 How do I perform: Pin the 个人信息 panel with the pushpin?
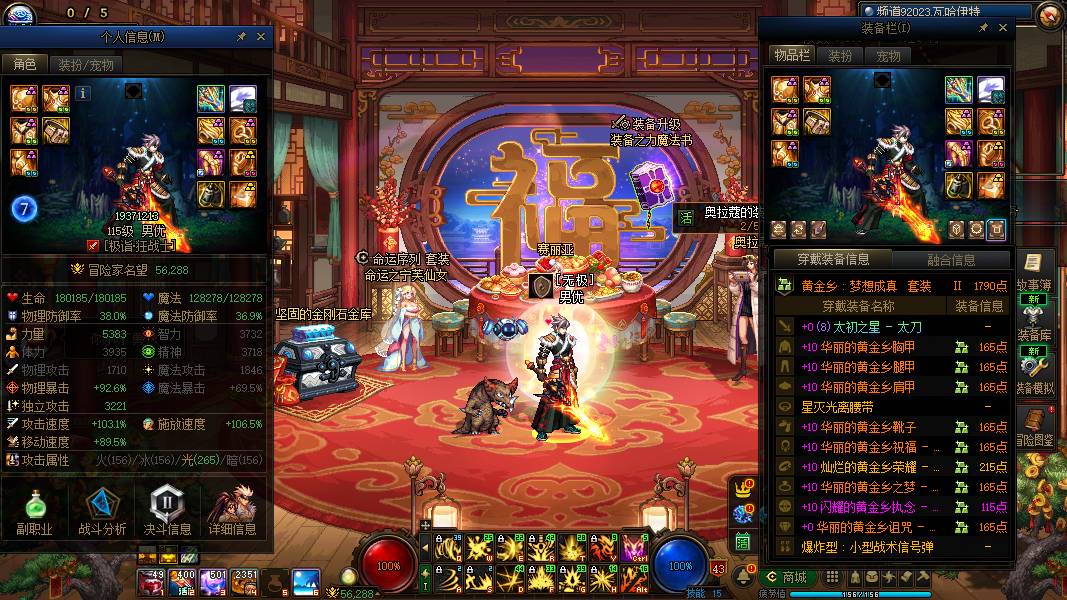tap(241, 36)
